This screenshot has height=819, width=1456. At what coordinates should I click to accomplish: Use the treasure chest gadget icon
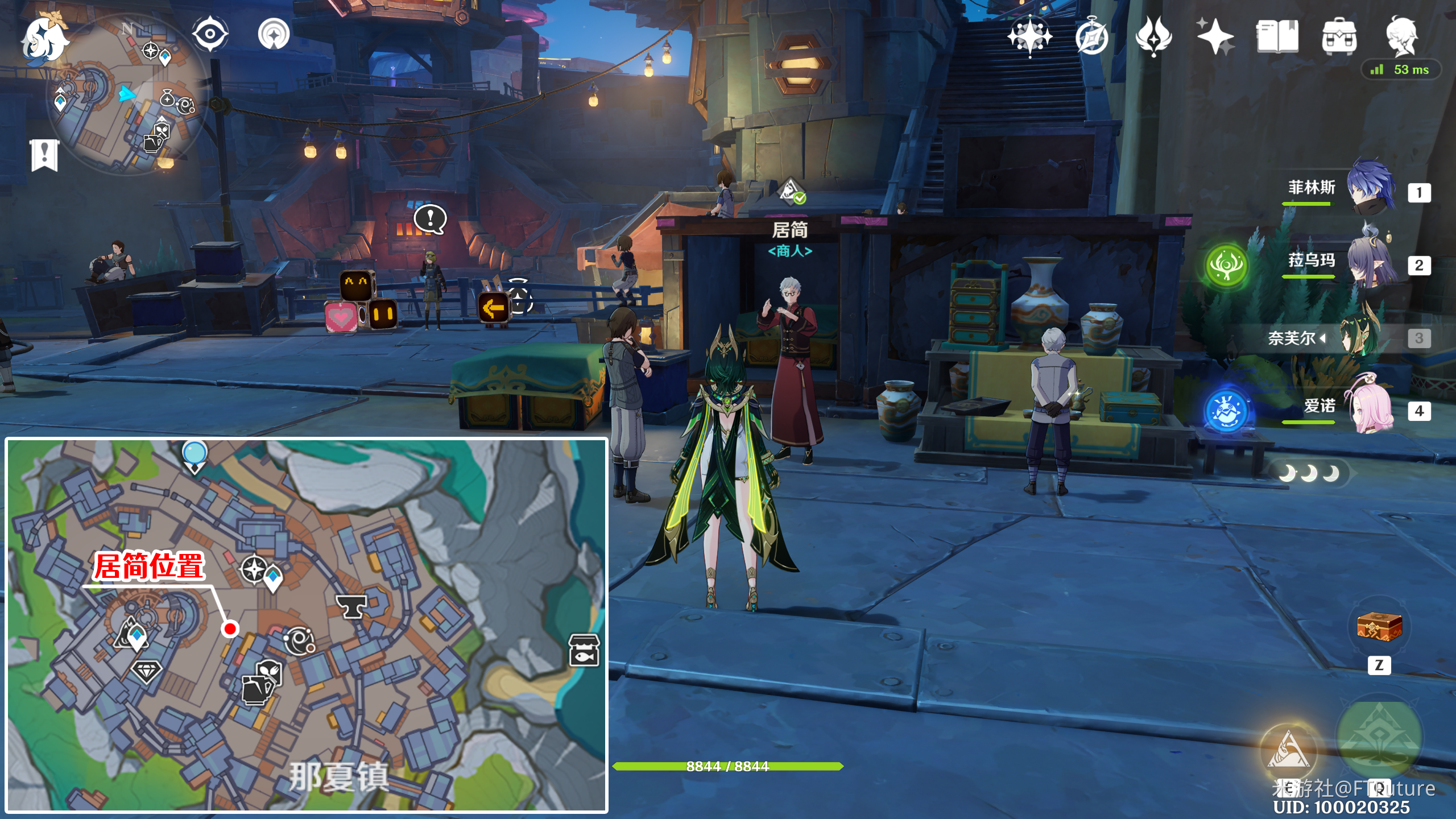tap(1379, 627)
